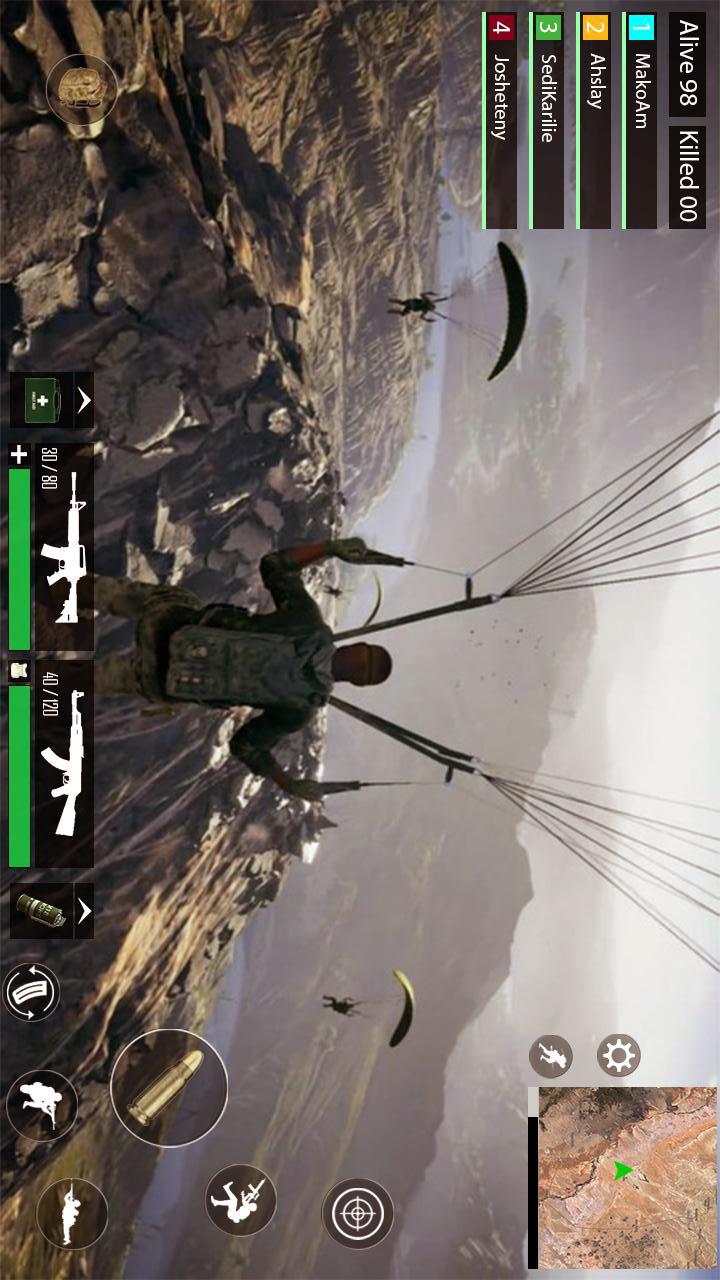Viewport: 720px width, 1280px height.
Task: Tap the minimap
Action: pos(627,1175)
